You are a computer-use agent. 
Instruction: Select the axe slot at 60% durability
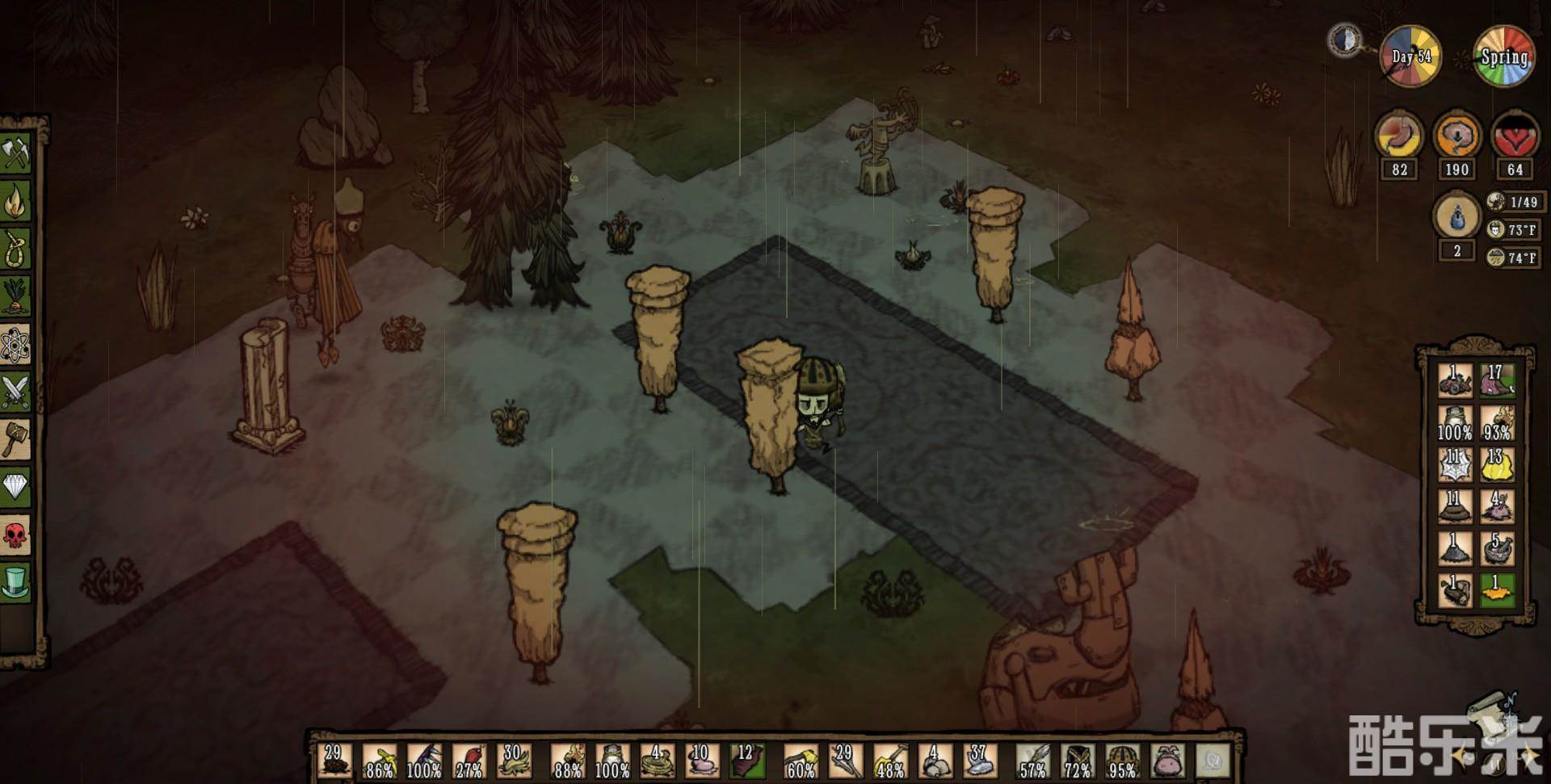coord(801,761)
